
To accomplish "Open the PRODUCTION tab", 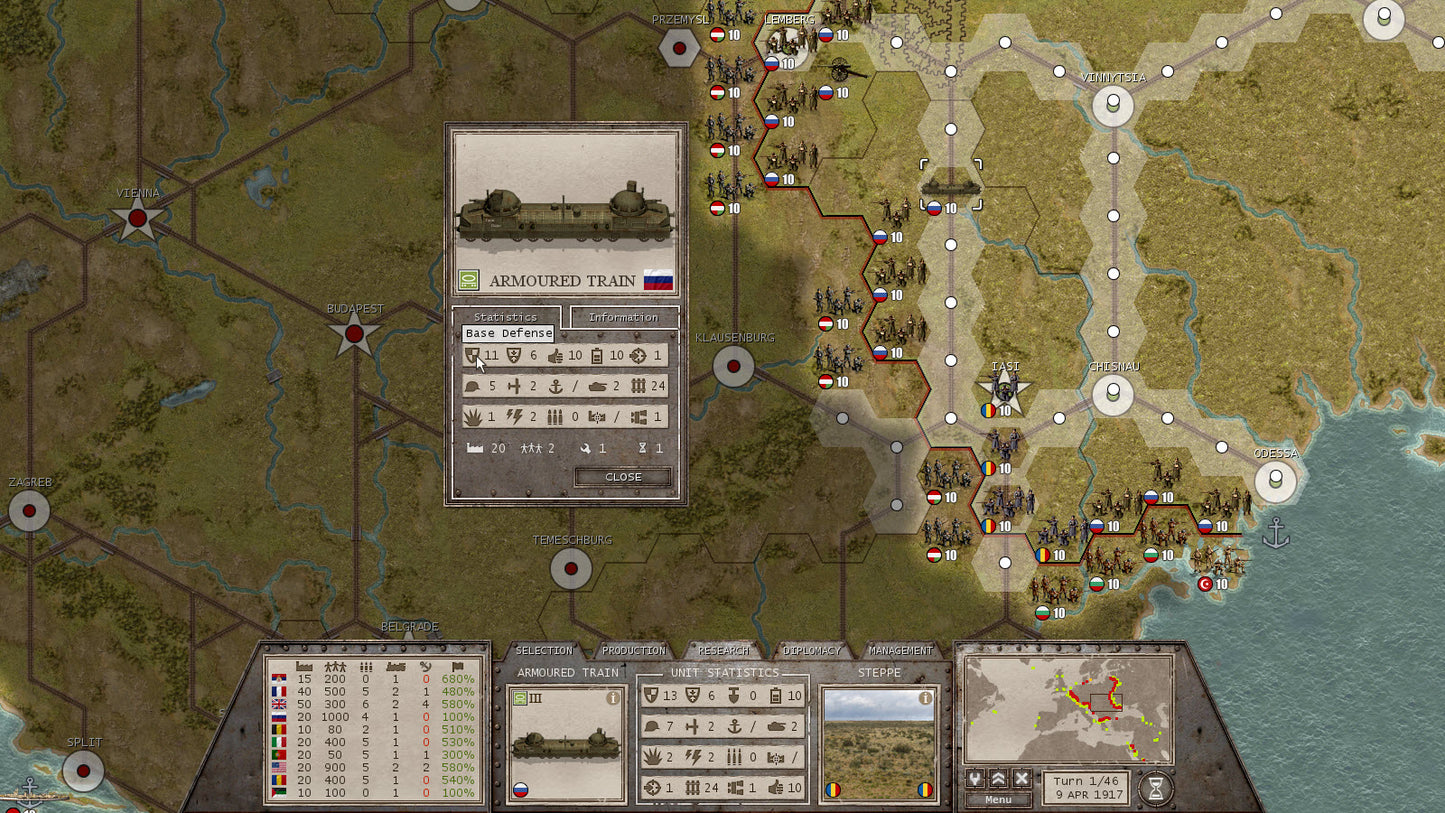I will point(634,651).
